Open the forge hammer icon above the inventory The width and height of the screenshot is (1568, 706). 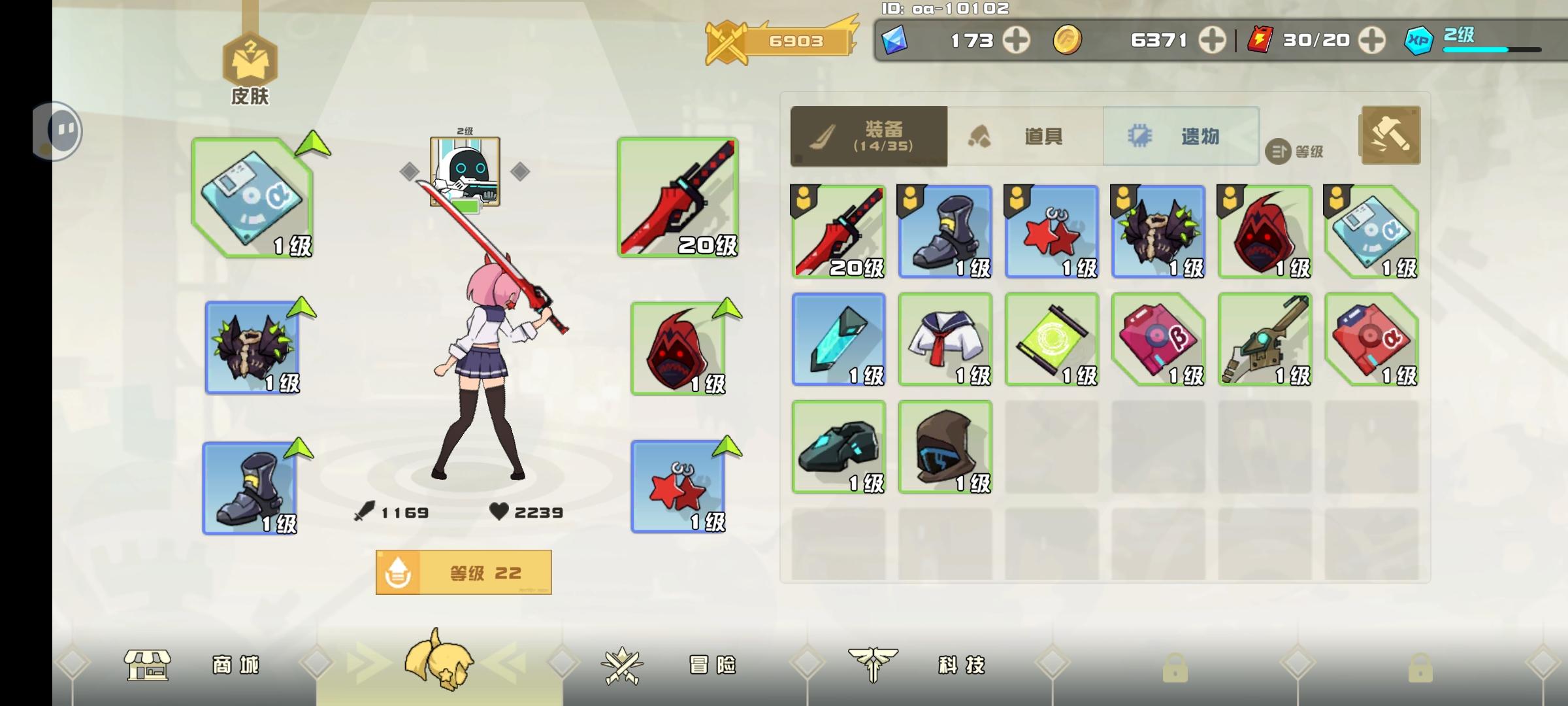[x=1389, y=134]
